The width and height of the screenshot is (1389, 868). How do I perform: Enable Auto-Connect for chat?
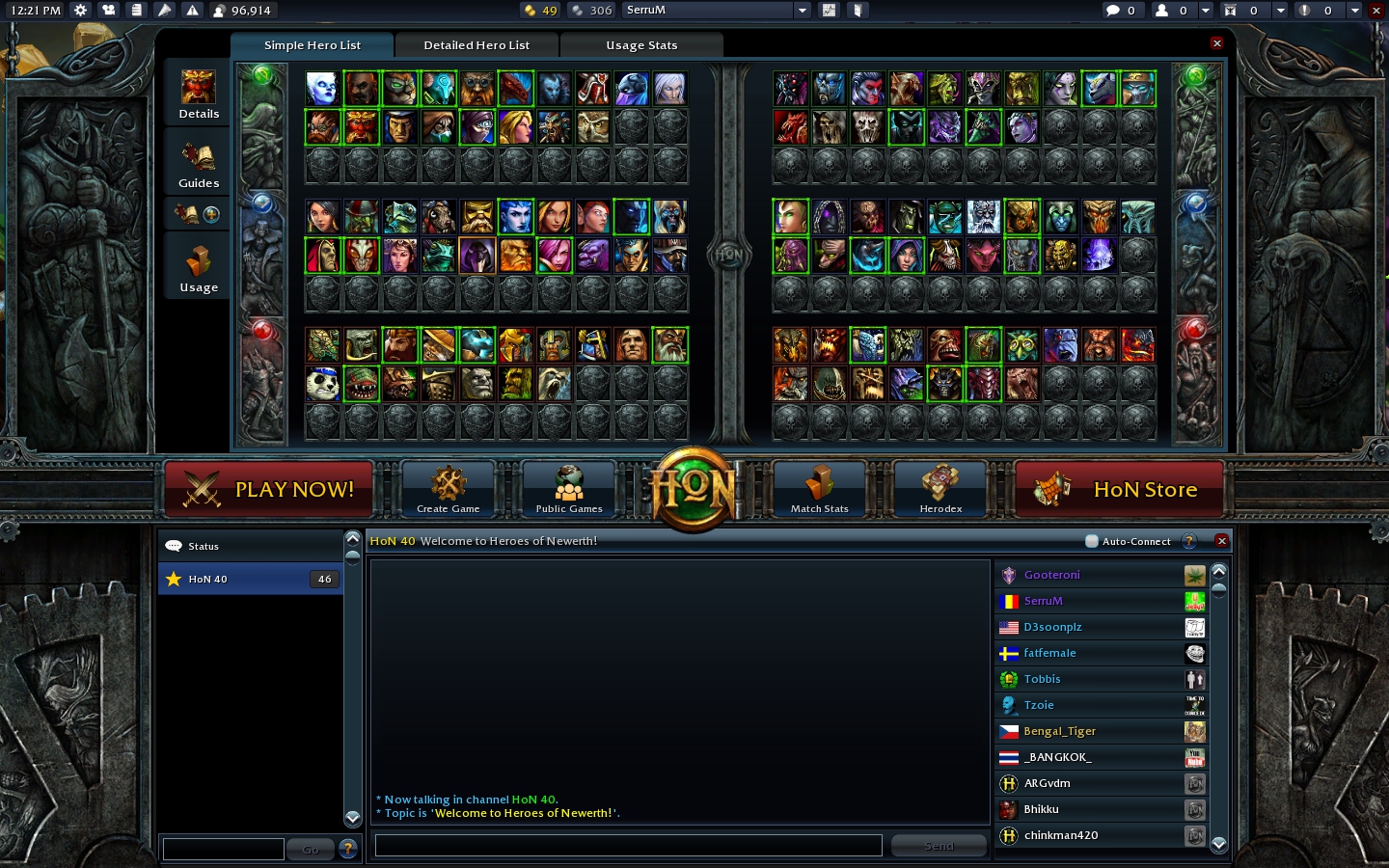[x=1092, y=541]
